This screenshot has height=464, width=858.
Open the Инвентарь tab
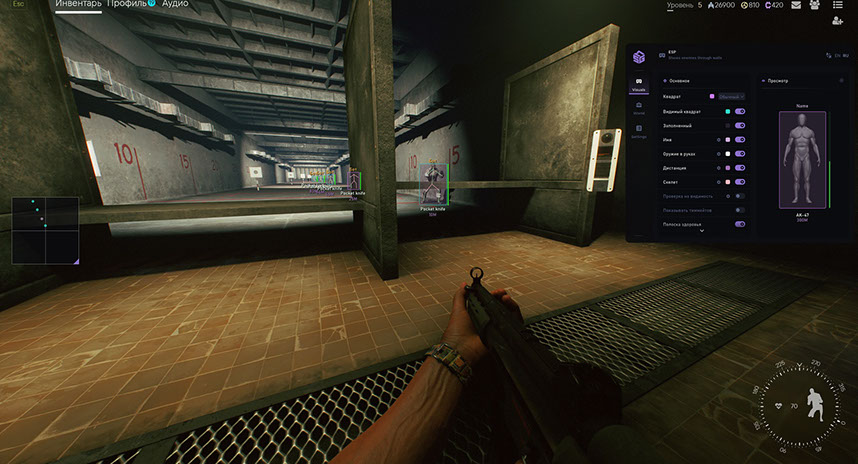point(78,4)
